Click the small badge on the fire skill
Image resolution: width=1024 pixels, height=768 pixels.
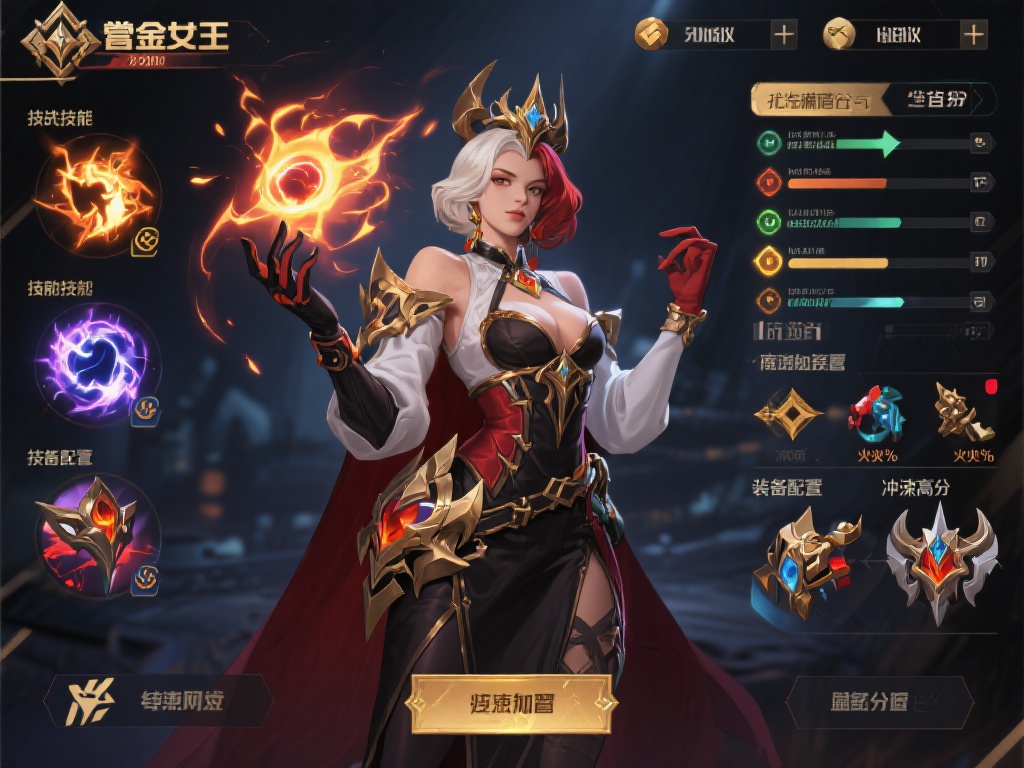pos(146,239)
